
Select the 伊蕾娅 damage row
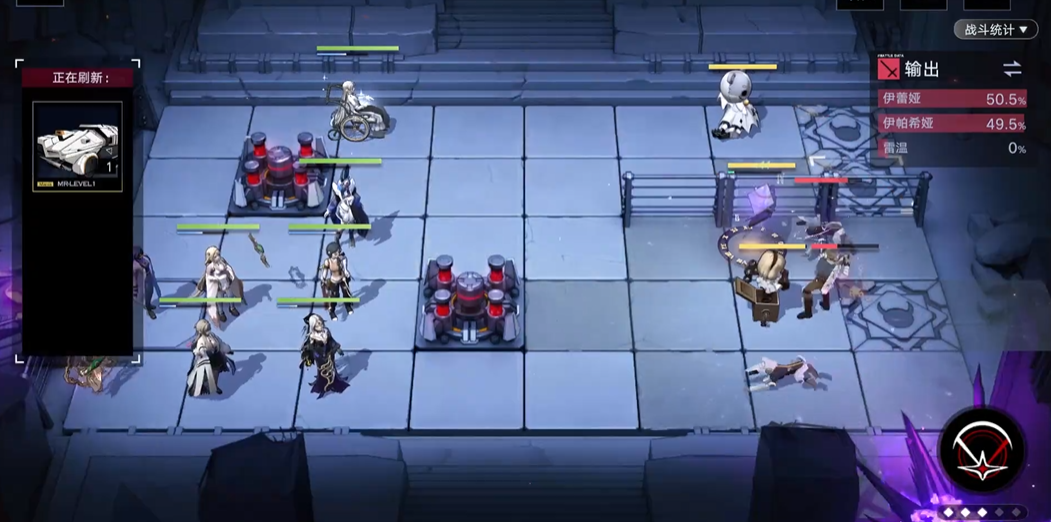952,99
